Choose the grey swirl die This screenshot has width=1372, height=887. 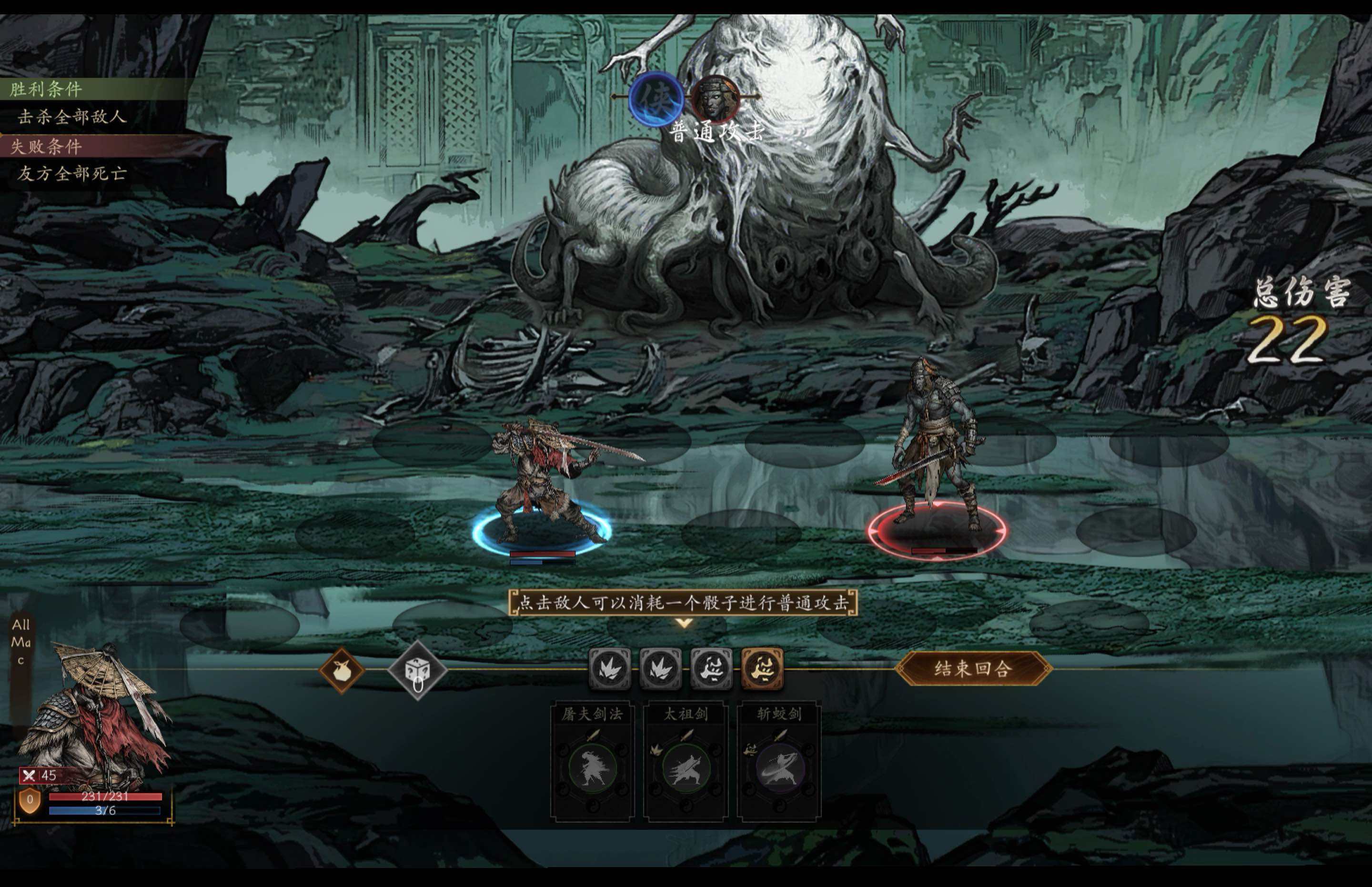[711, 668]
